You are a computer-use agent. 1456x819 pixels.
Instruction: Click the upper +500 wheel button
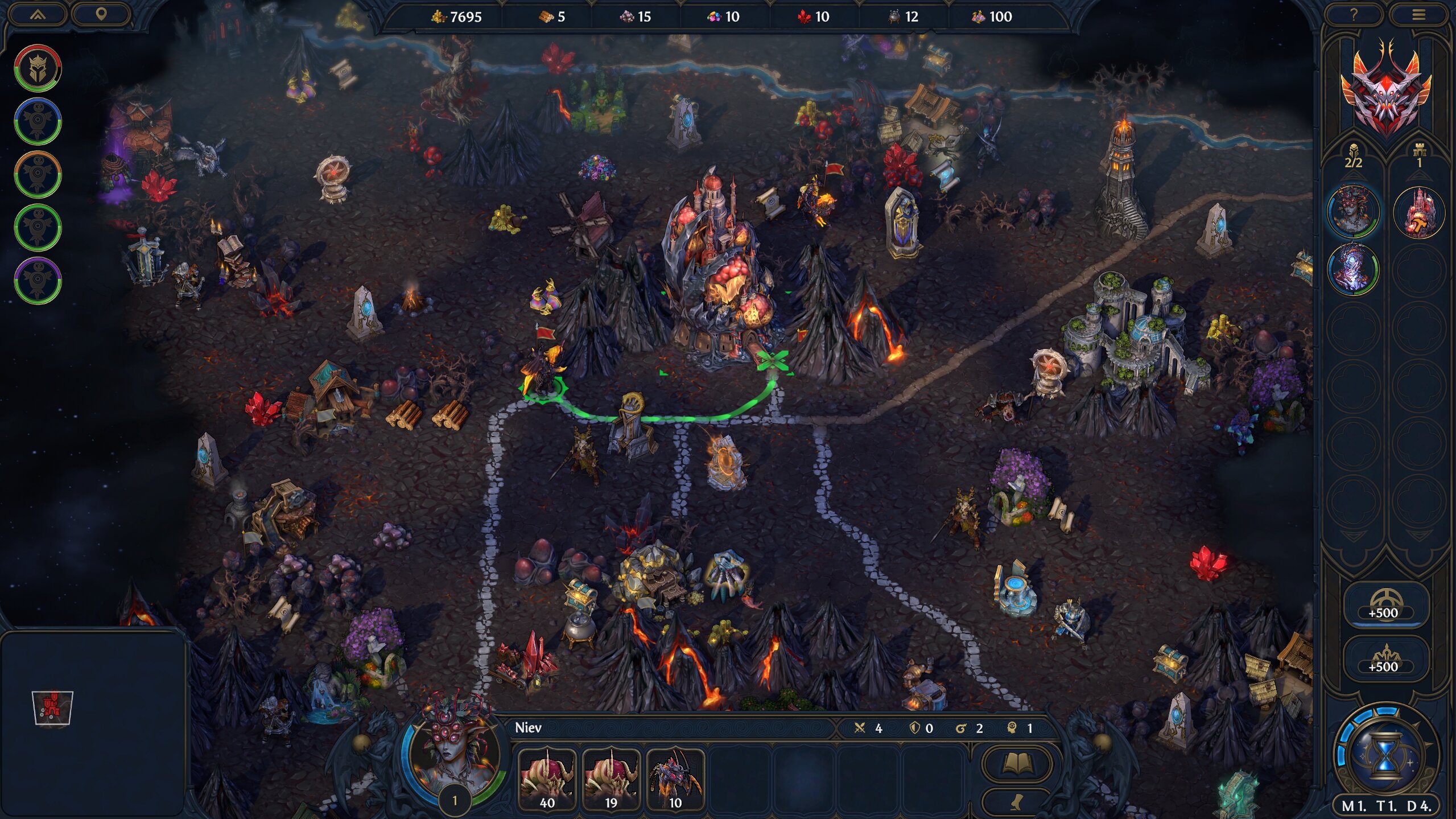tap(1383, 604)
